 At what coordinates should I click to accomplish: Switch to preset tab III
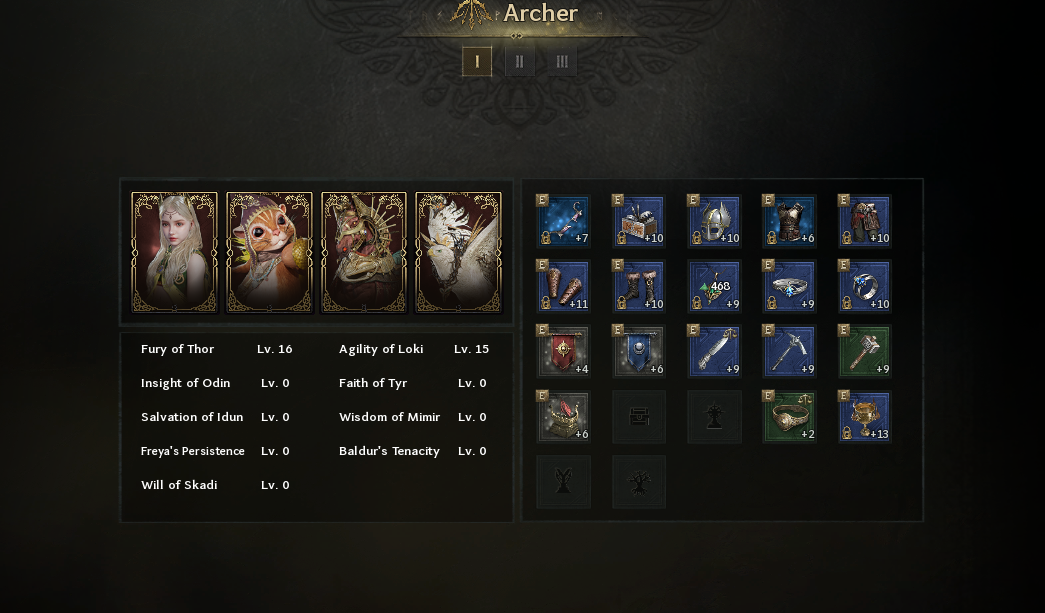click(x=562, y=62)
